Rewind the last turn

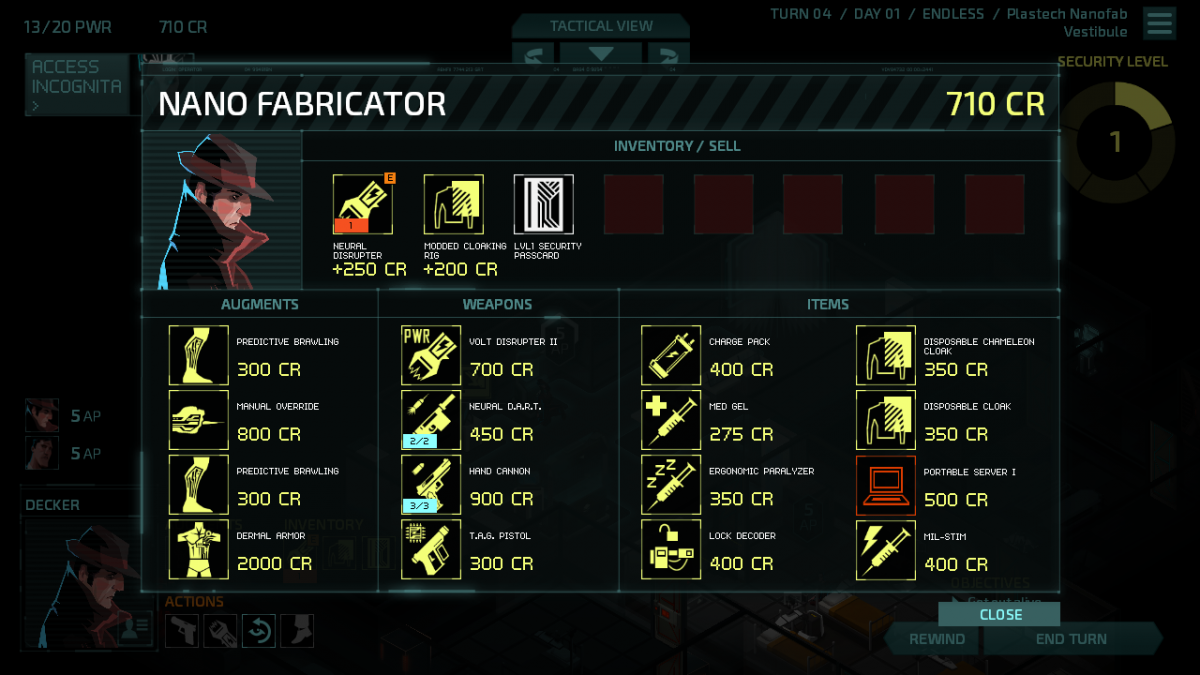[937, 639]
